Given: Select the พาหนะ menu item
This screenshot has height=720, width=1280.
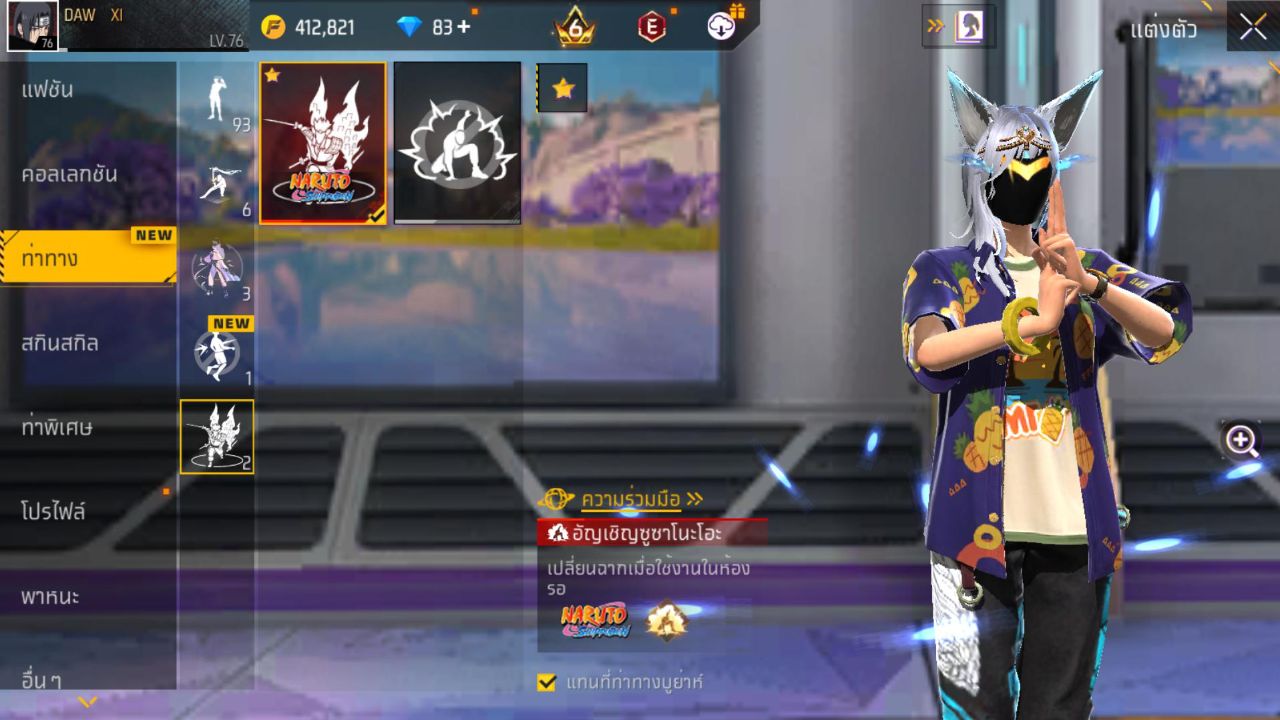Looking at the screenshot, I should (x=52, y=597).
